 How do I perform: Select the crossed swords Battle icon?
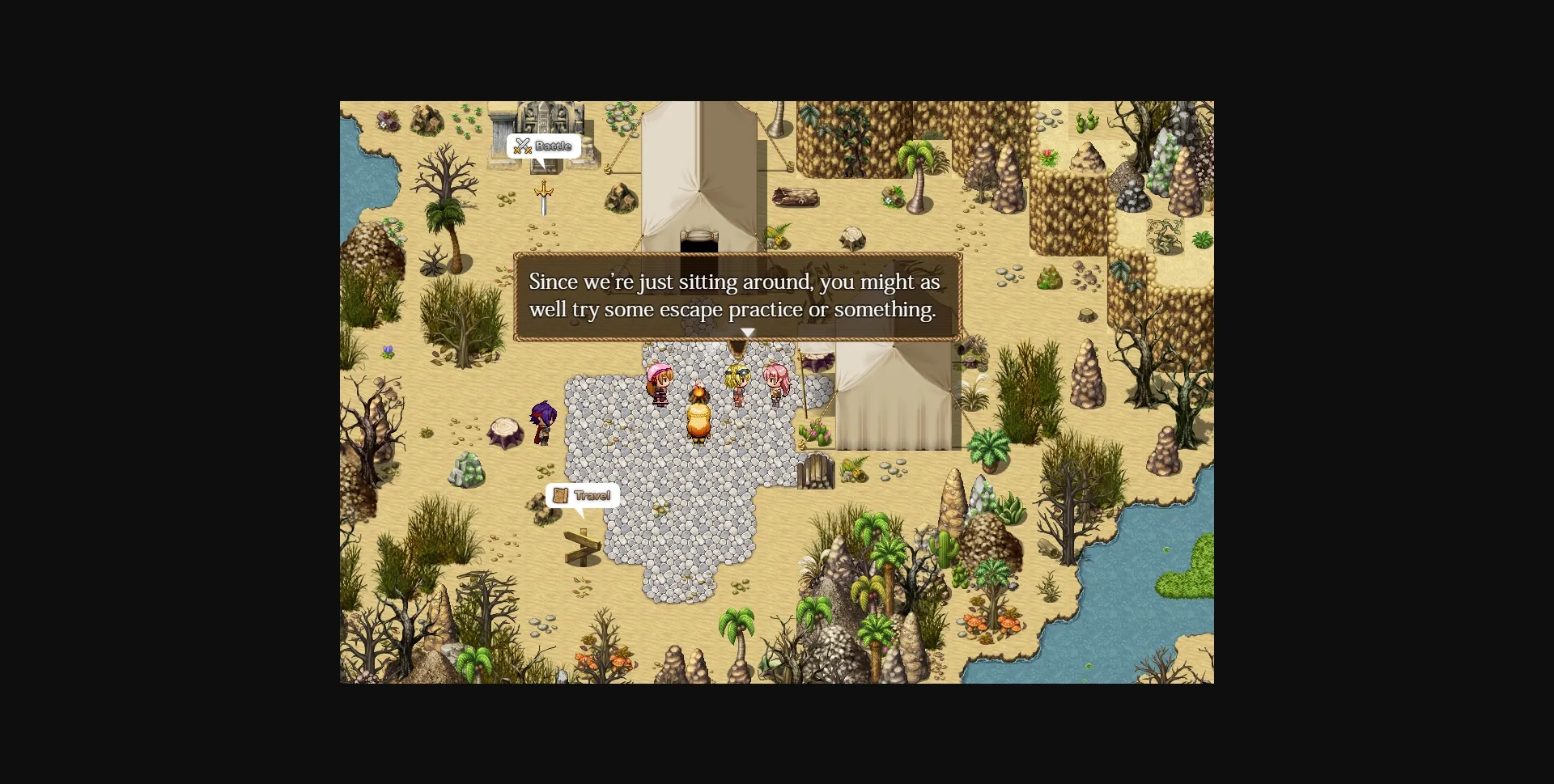tap(522, 146)
